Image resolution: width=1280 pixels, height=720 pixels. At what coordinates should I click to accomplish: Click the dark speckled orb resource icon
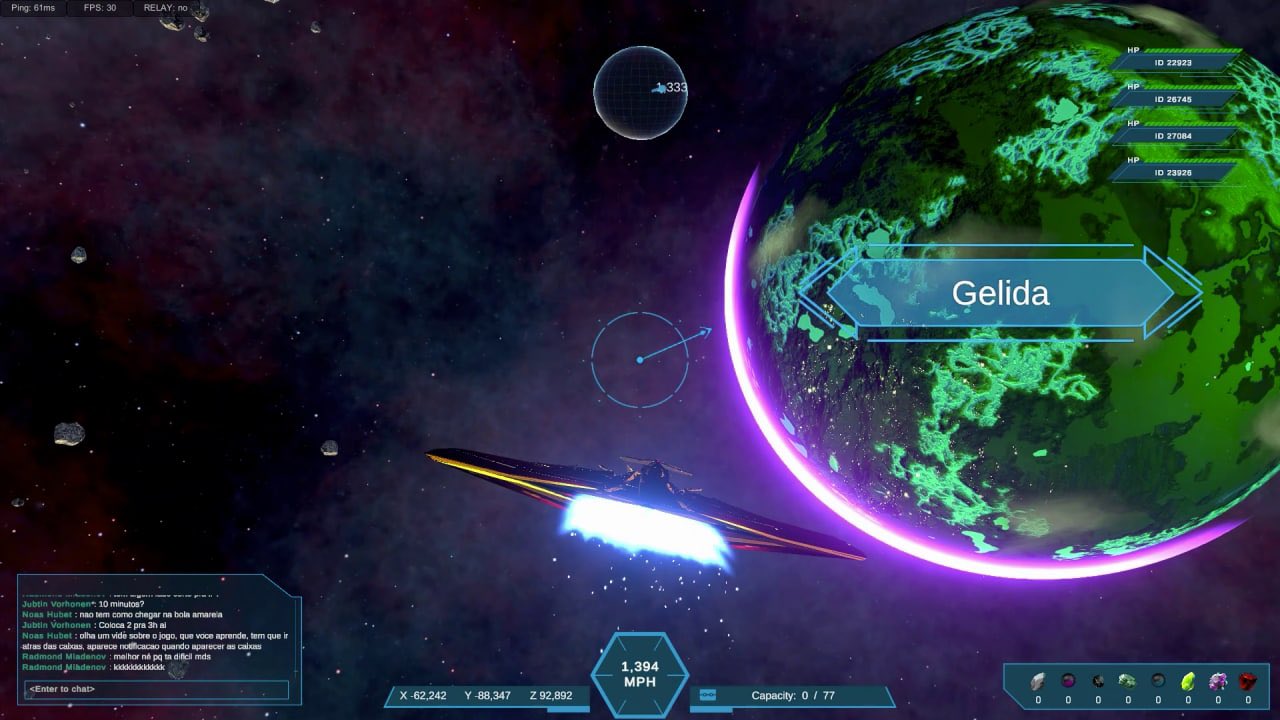point(1098,681)
